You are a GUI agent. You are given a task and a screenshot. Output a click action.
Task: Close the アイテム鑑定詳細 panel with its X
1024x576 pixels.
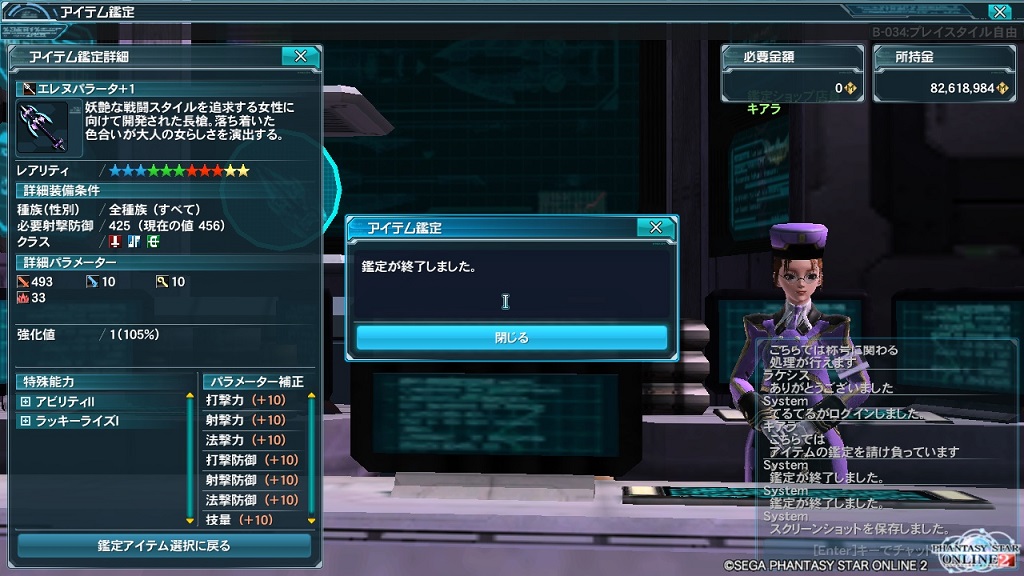click(300, 57)
